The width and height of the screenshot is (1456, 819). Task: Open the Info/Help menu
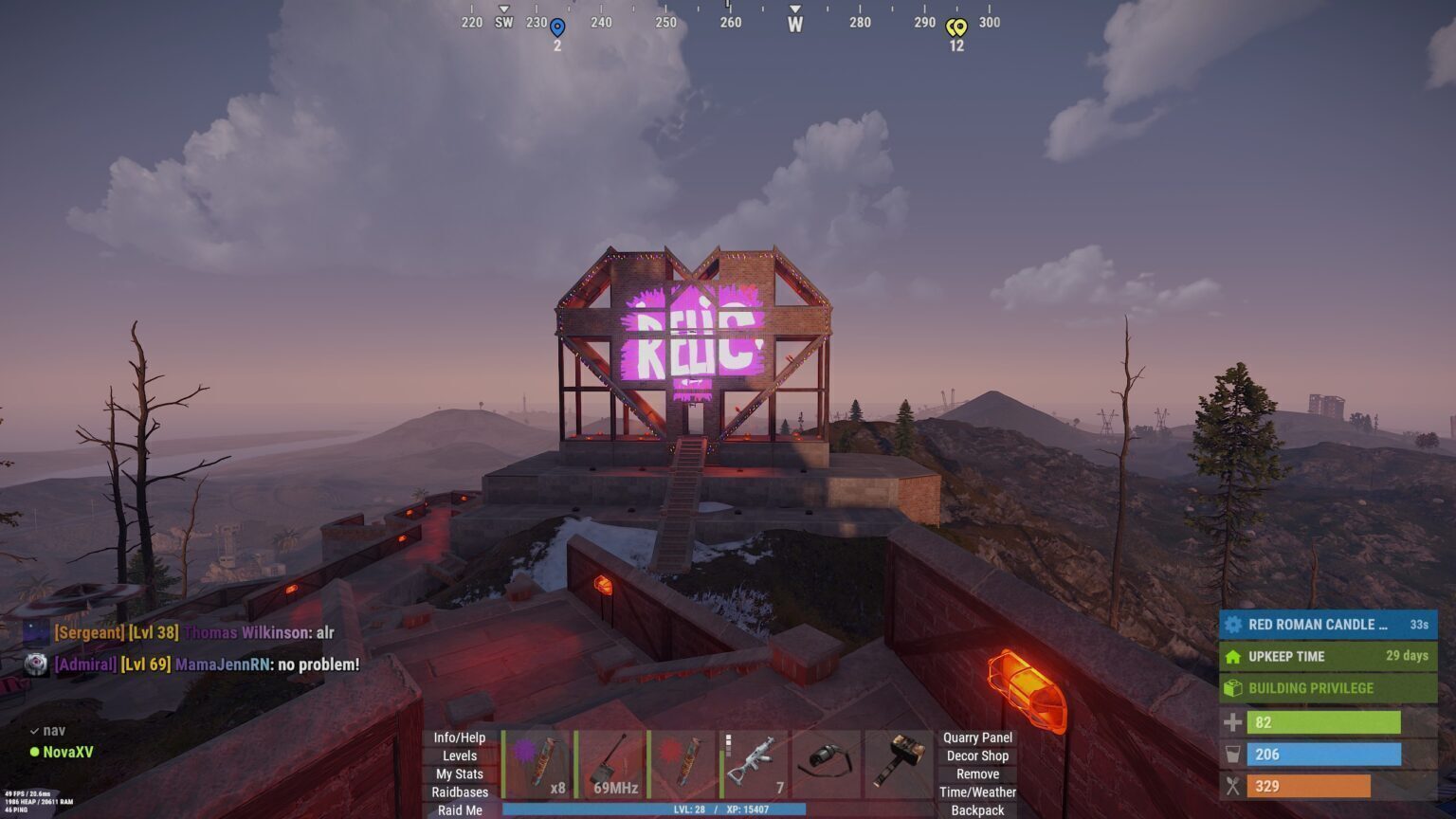(460, 737)
